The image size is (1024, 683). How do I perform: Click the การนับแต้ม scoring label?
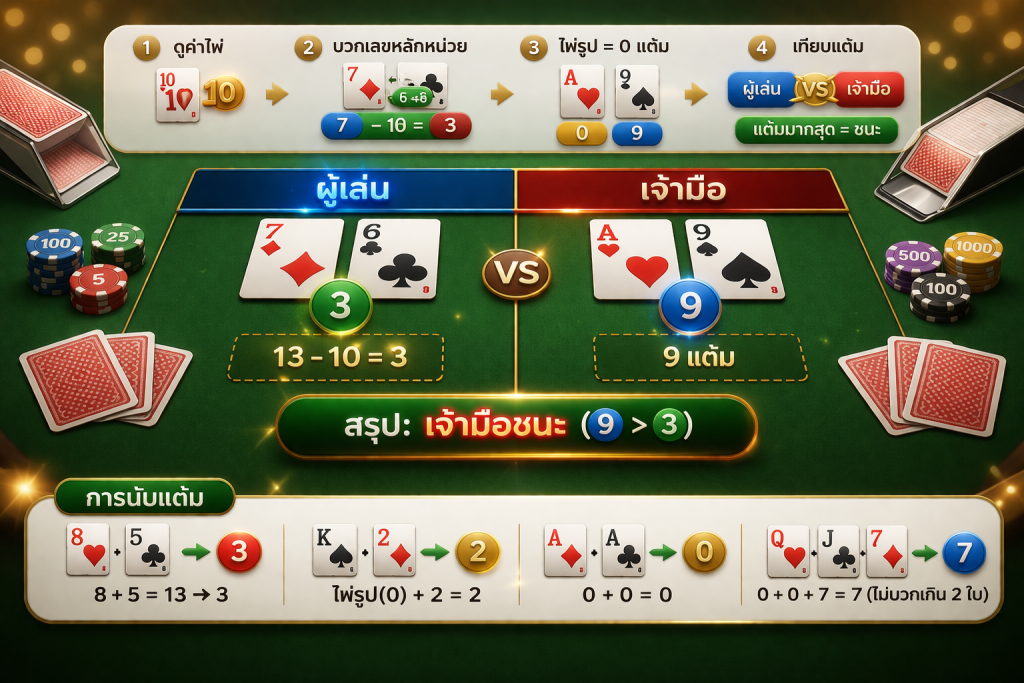coord(144,497)
